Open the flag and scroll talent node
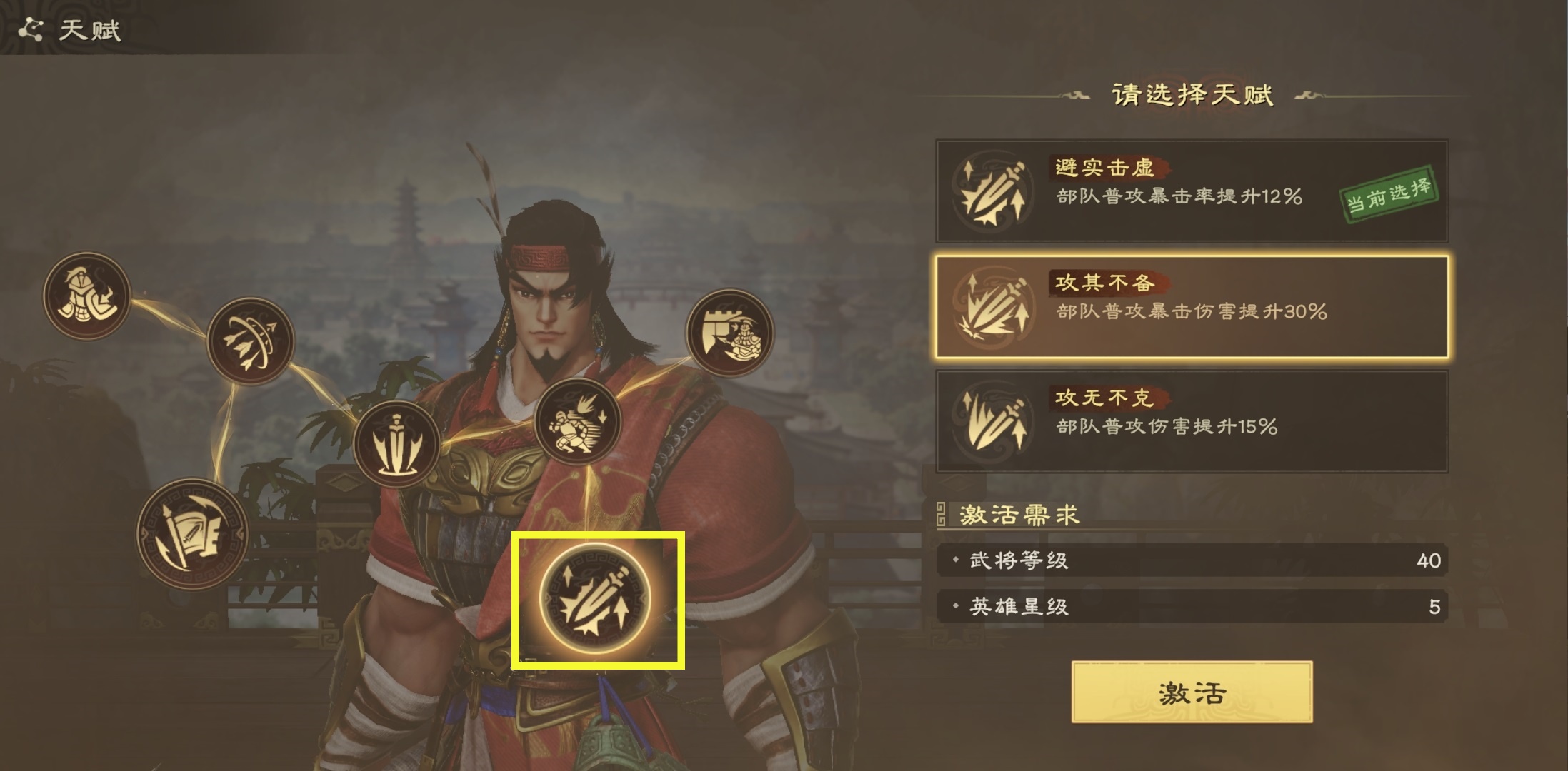Viewport: 1568px width, 771px height. [x=192, y=534]
